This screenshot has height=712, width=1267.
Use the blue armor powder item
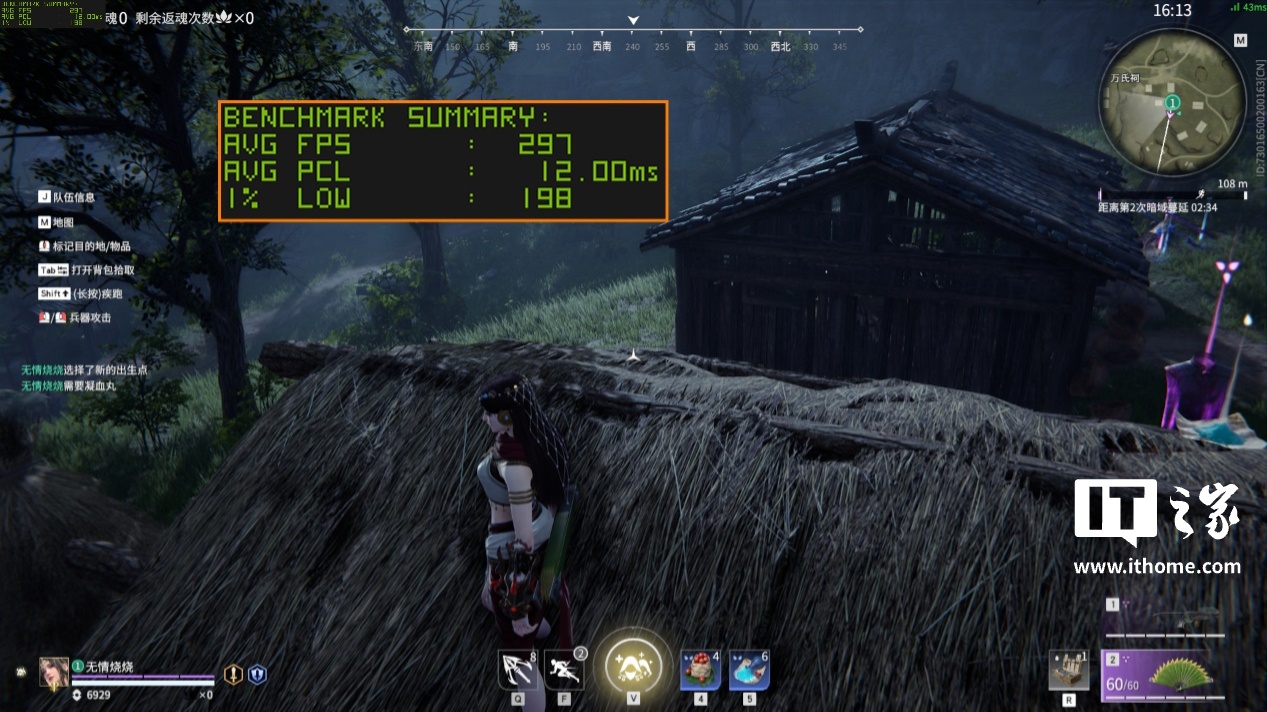click(749, 670)
